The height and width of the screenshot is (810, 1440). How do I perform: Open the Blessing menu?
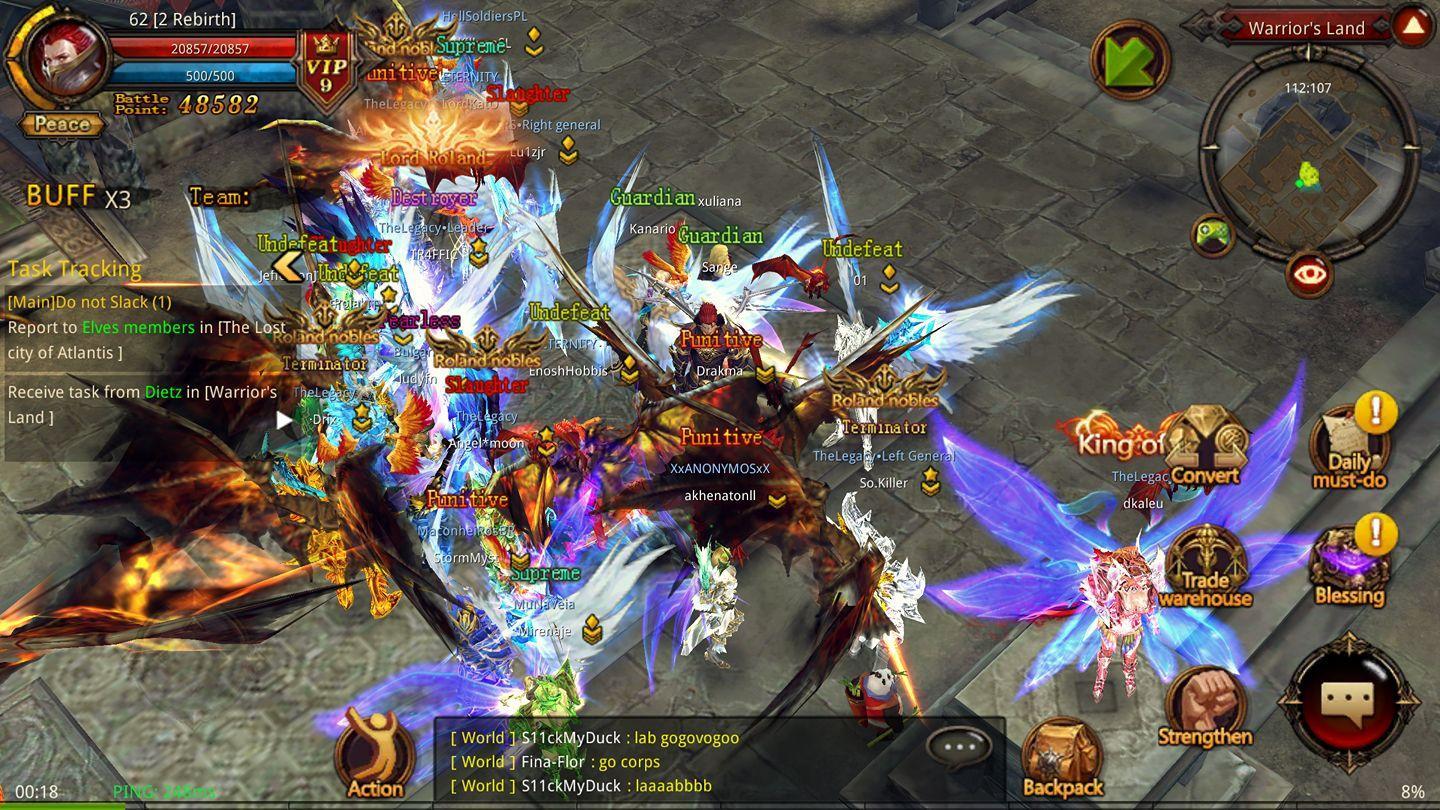click(1350, 568)
